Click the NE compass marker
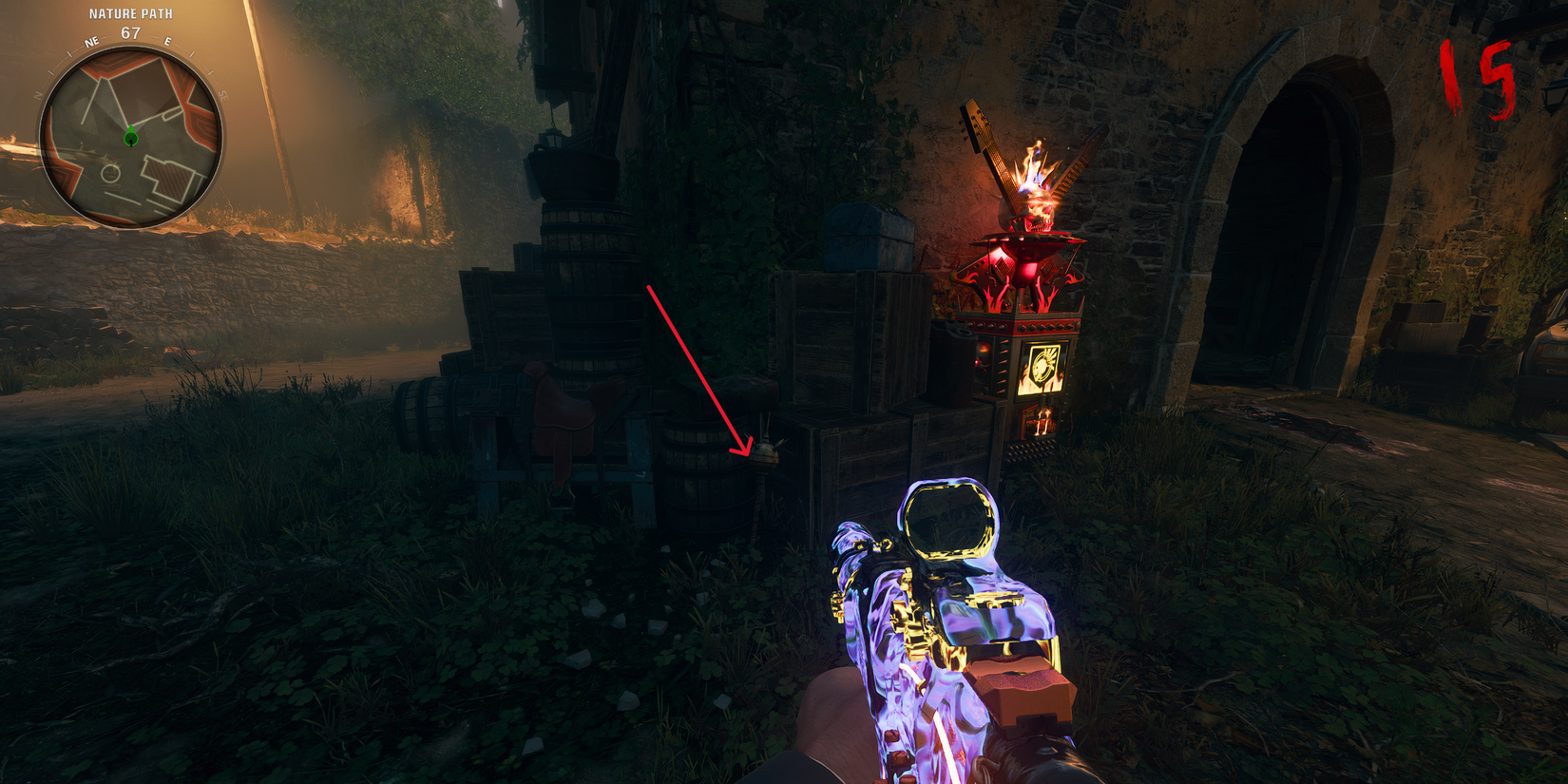This screenshot has width=1568, height=784. click(90, 42)
